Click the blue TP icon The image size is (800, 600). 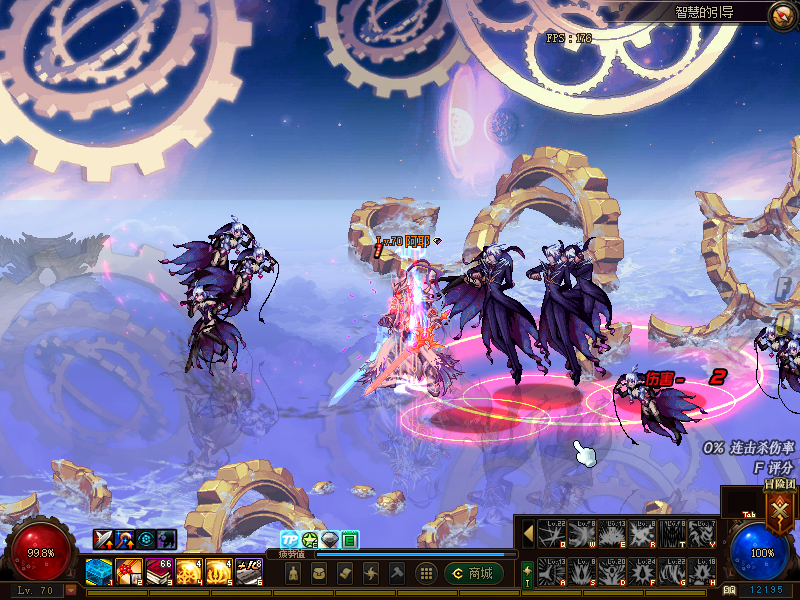click(289, 540)
